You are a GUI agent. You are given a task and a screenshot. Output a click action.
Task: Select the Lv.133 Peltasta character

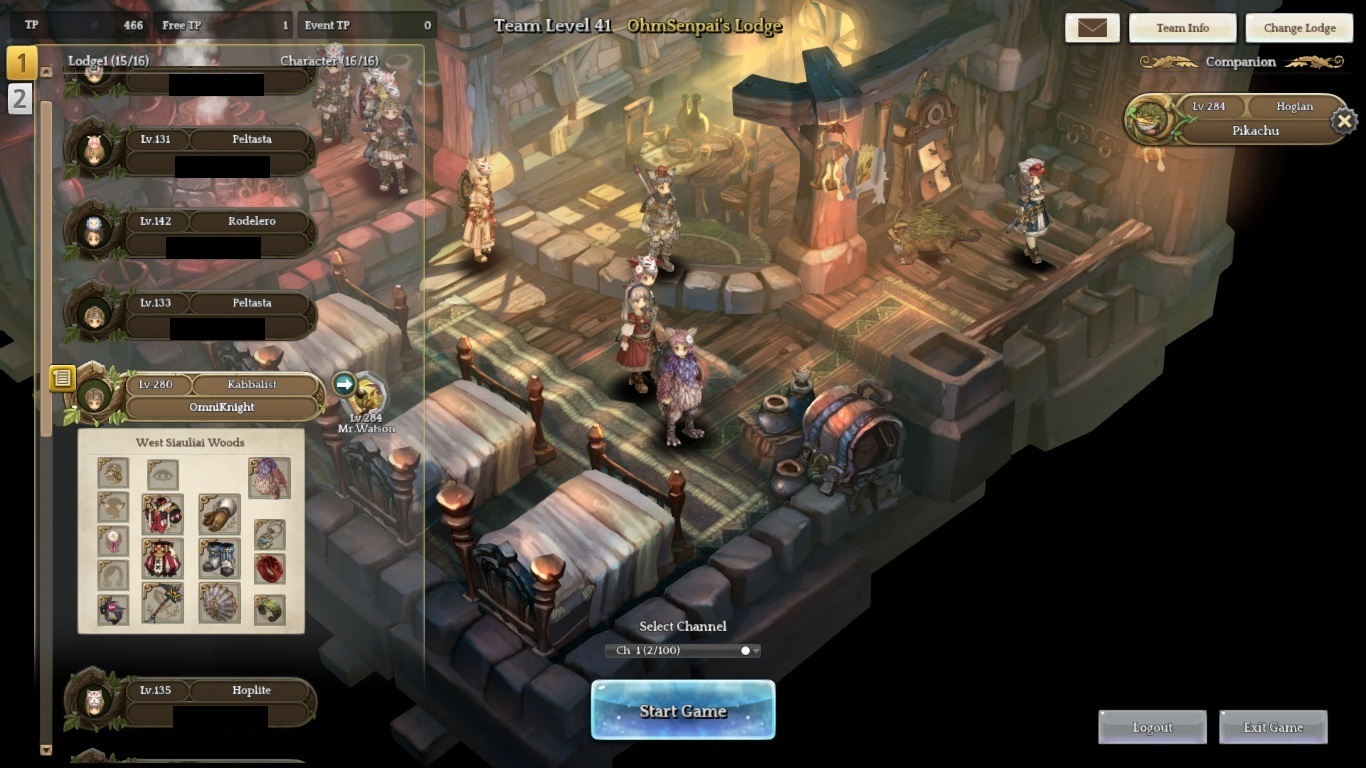click(218, 314)
